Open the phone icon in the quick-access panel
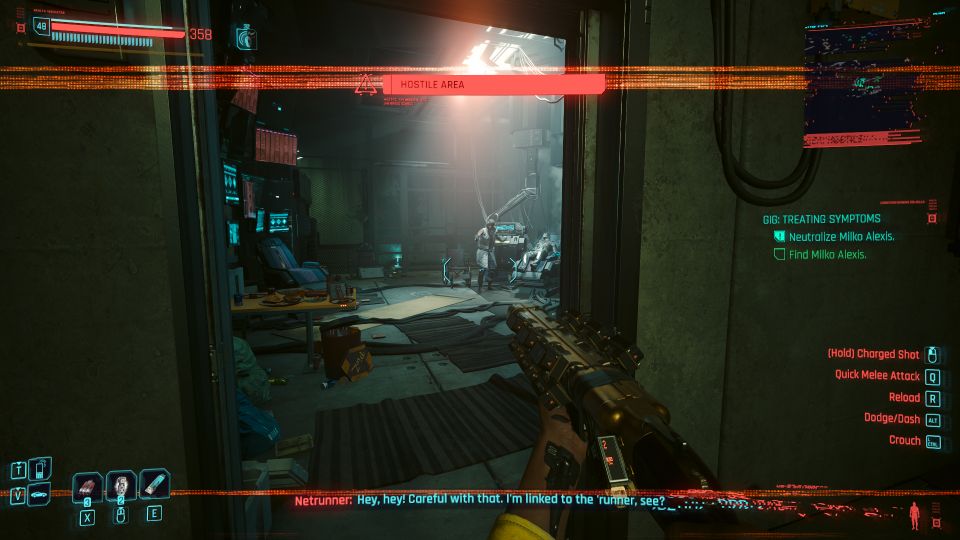 [41, 467]
